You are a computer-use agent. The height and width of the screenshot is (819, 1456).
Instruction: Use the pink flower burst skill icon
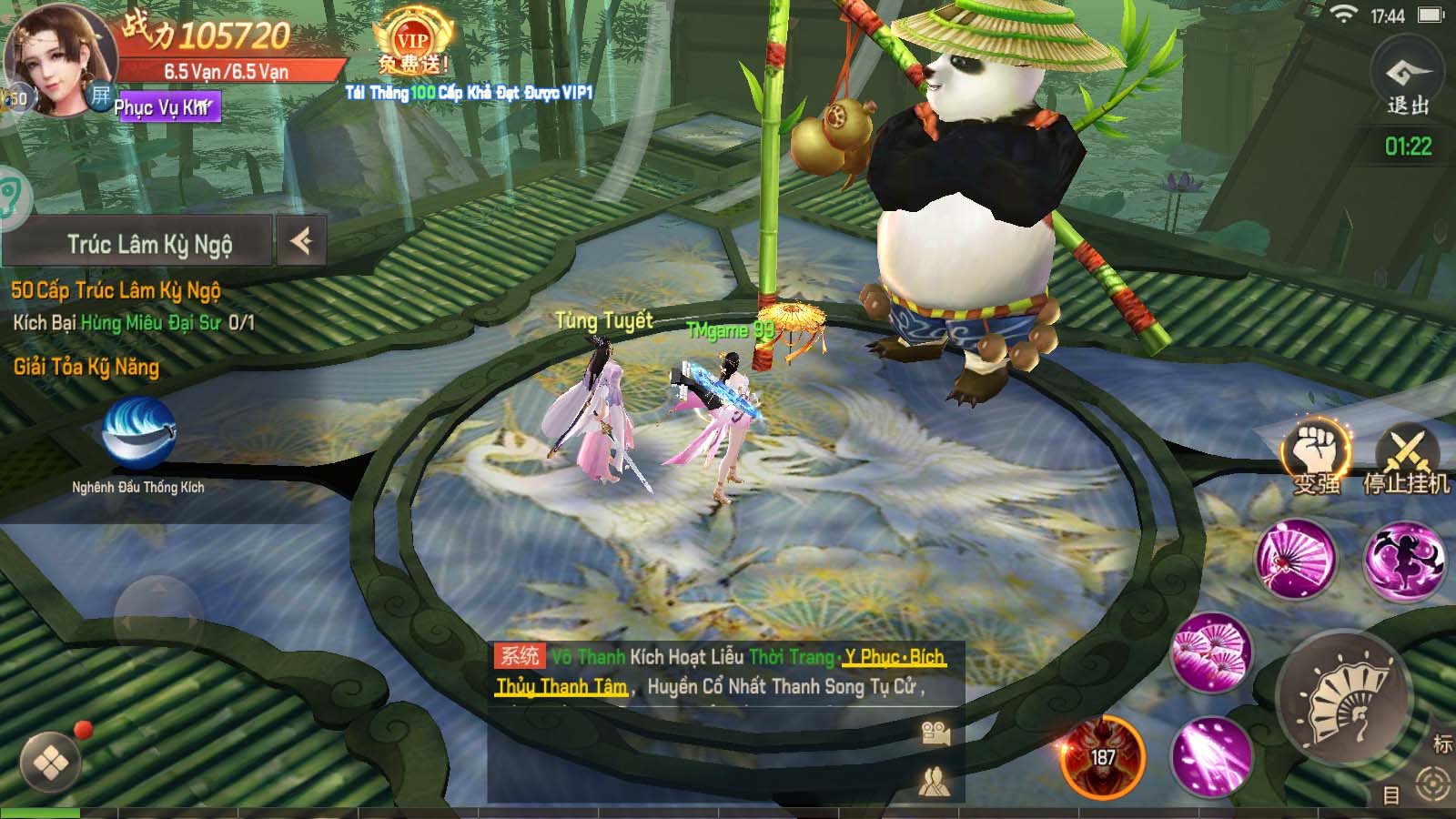tap(1214, 653)
